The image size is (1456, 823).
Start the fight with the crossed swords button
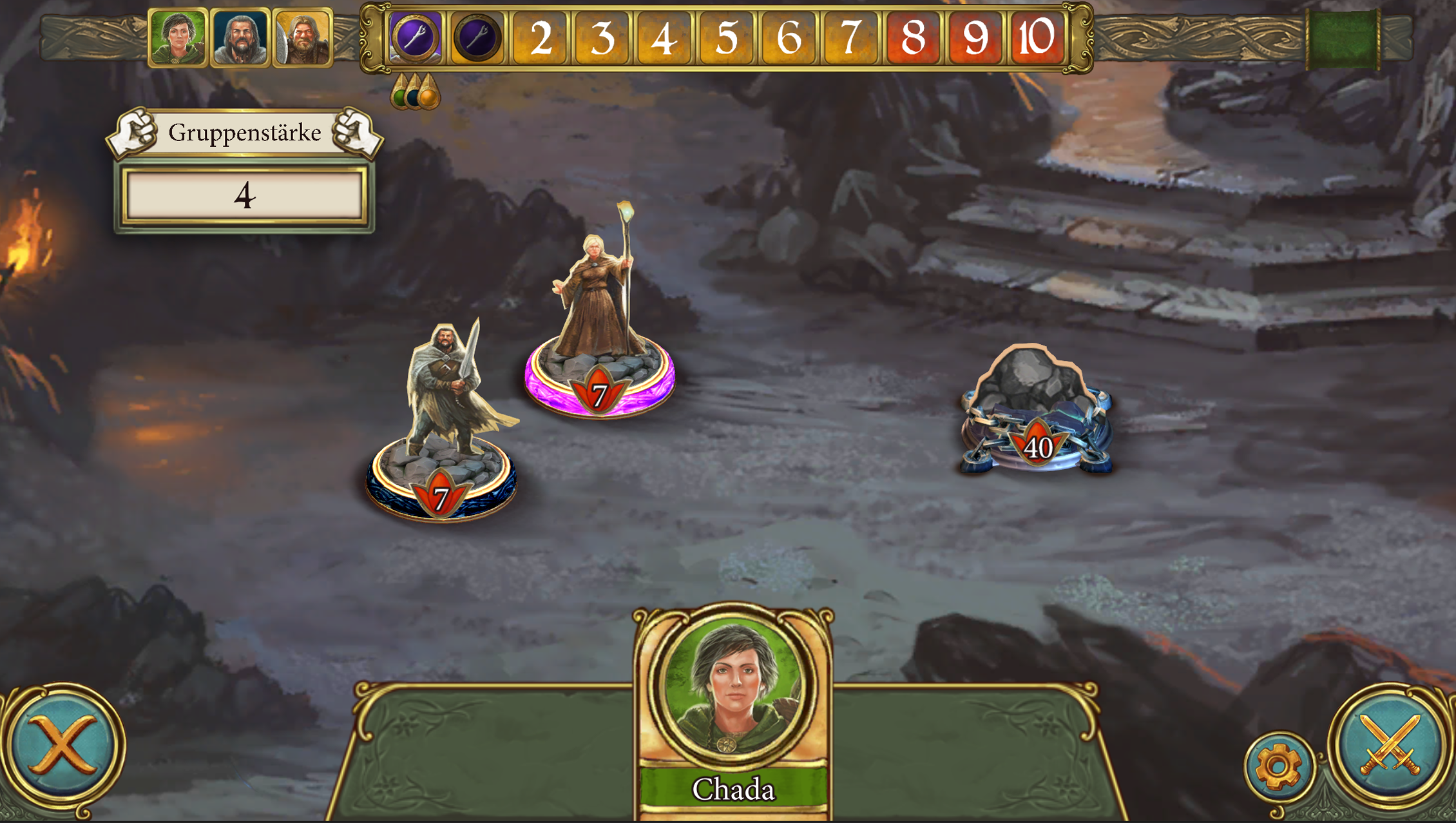(1390, 746)
